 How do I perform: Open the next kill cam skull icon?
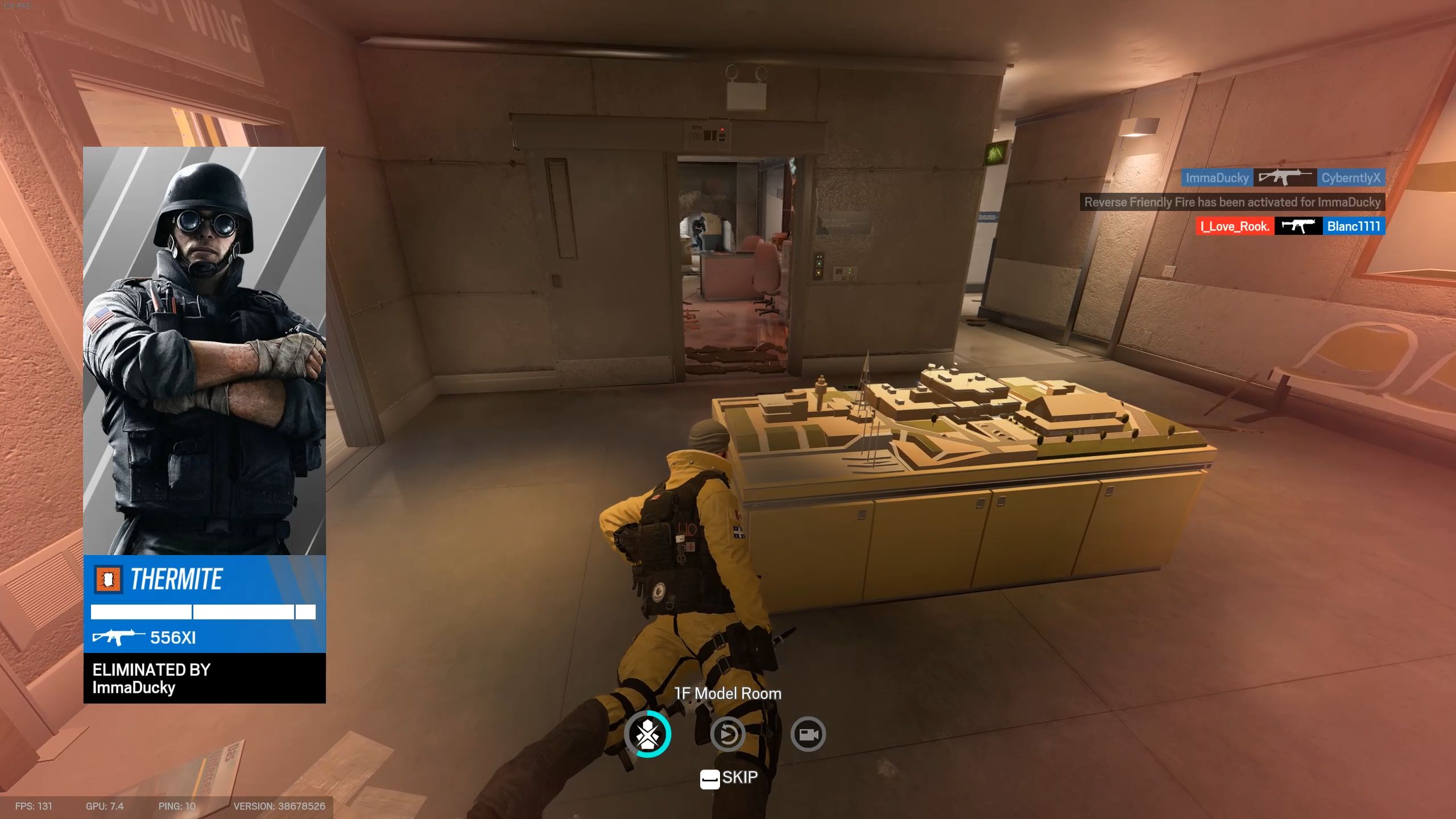647,734
